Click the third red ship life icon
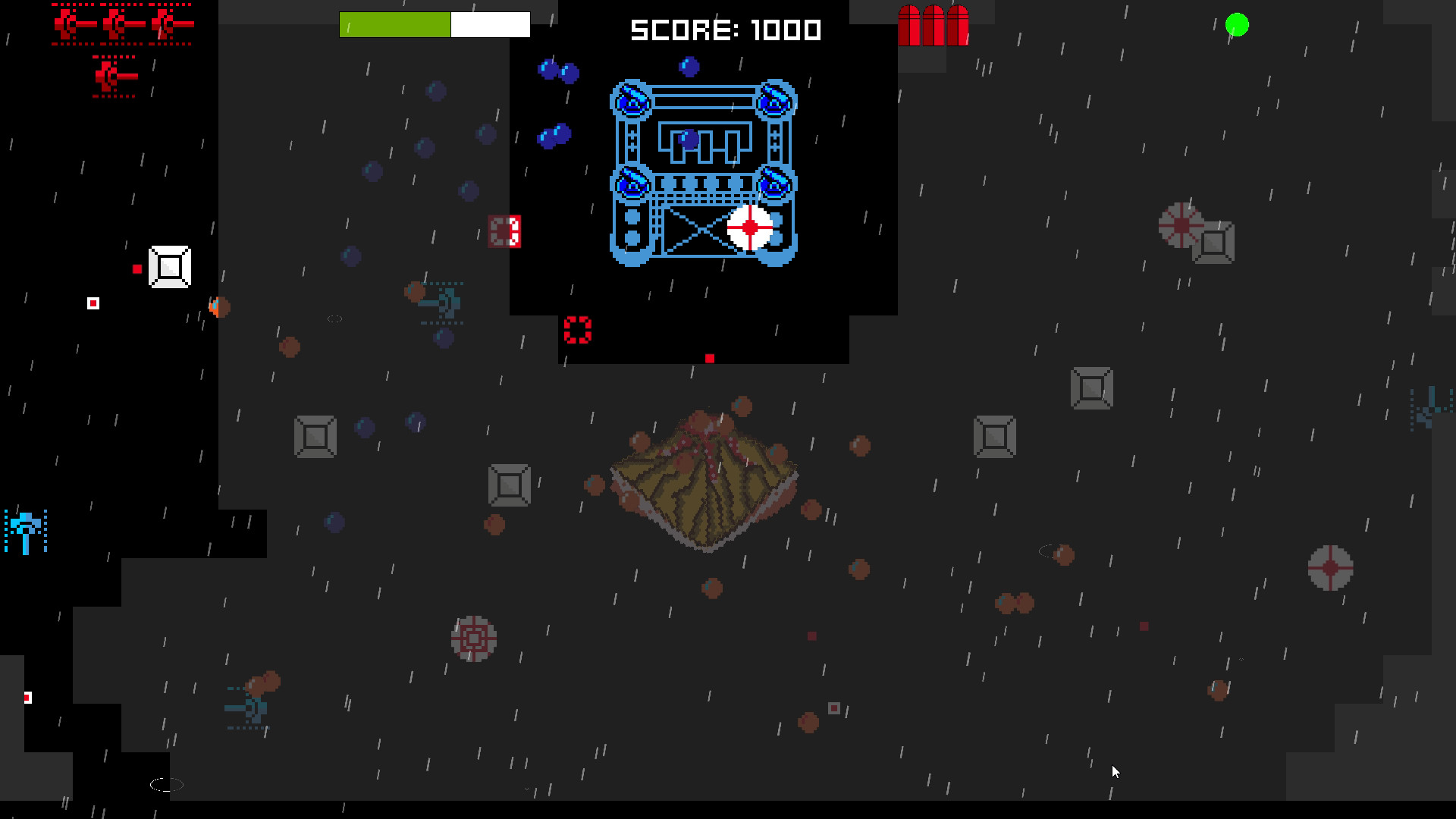Viewport: 1456px width, 819px height. click(168, 23)
